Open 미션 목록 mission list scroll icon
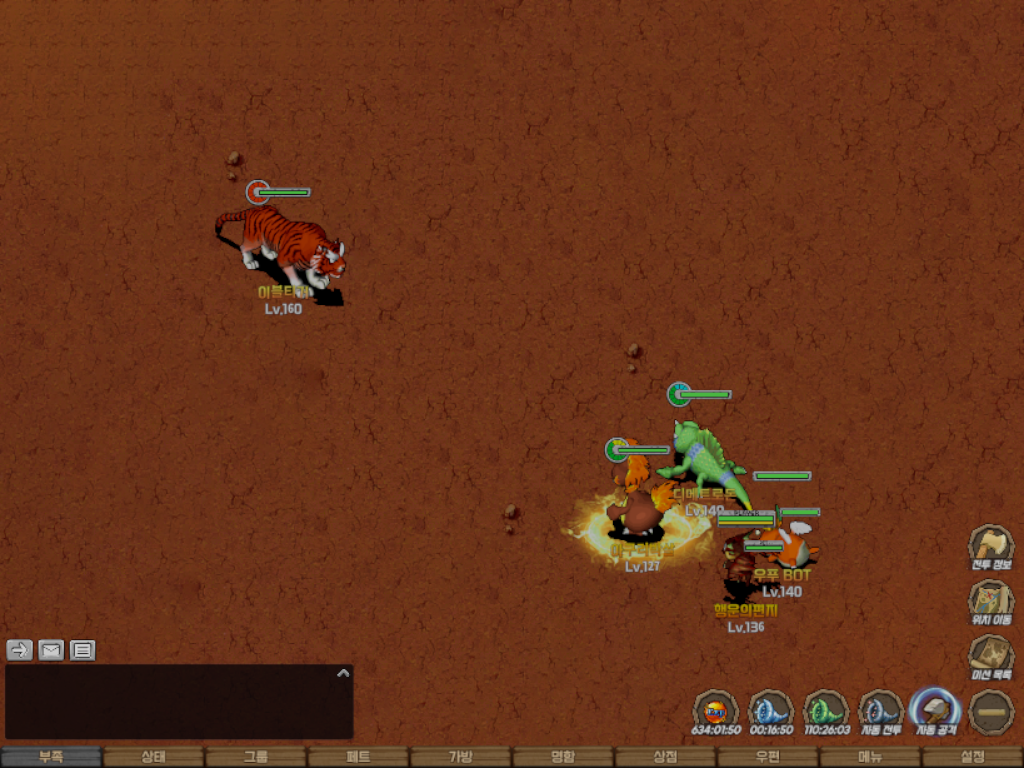The width and height of the screenshot is (1024, 768). click(991, 657)
